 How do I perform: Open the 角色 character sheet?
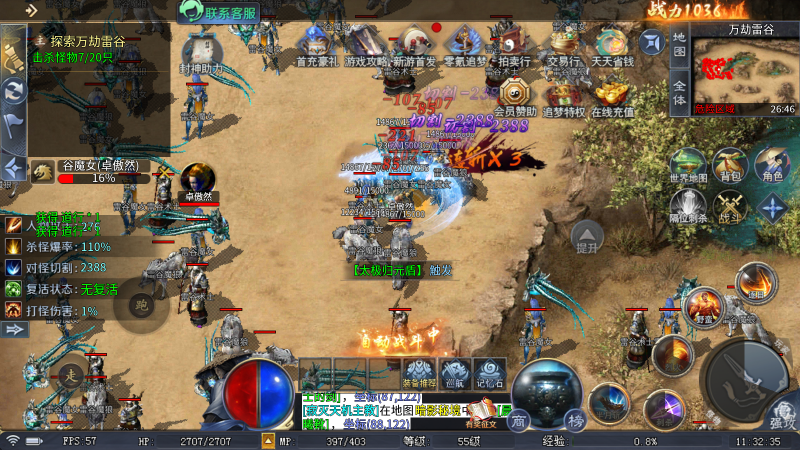tap(772, 166)
